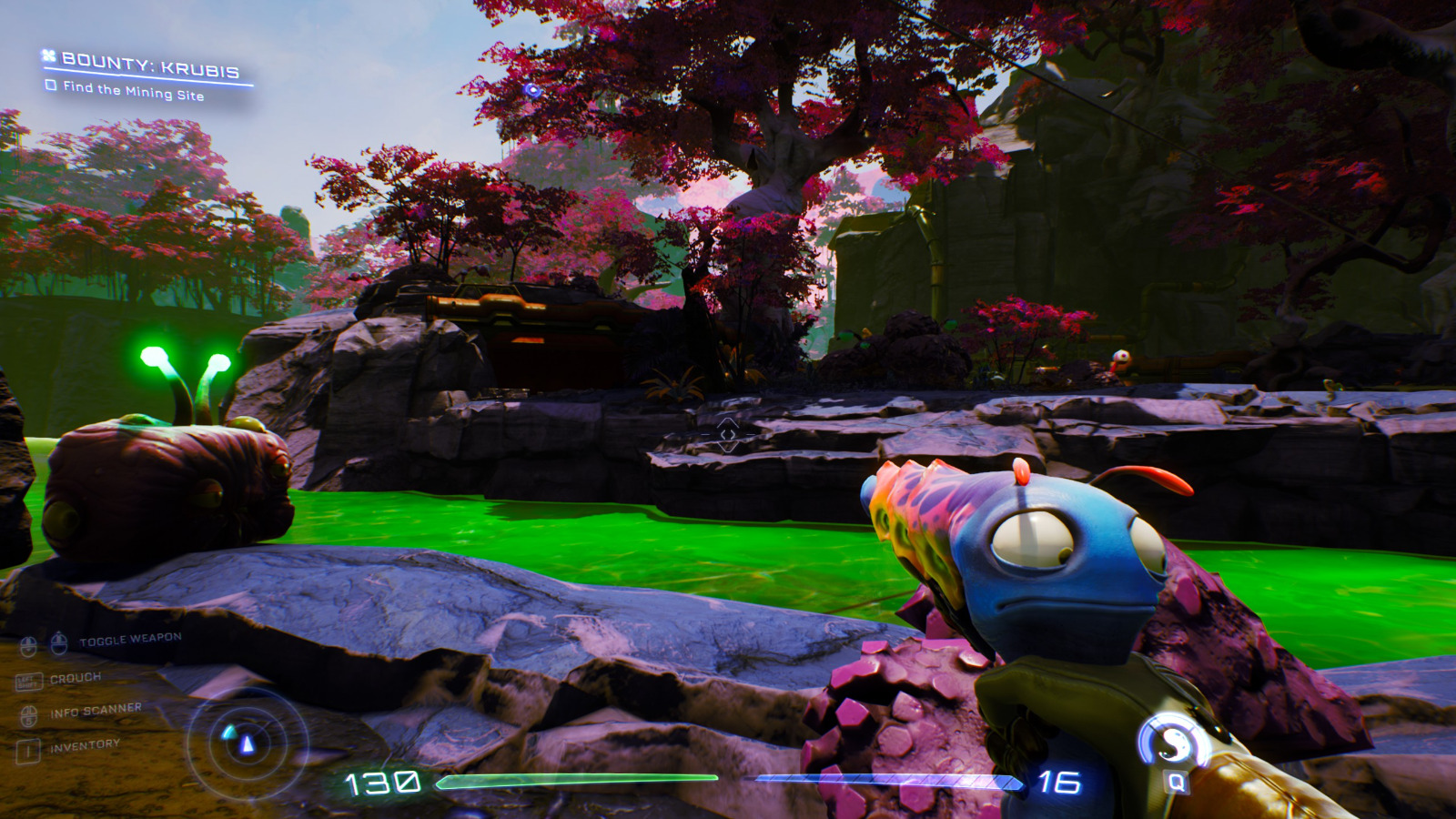The width and height of the screenshot is (1456, 819).
Task: Toggle the crouch binding labeled CROUCH
Action: (x=77, y=677)
